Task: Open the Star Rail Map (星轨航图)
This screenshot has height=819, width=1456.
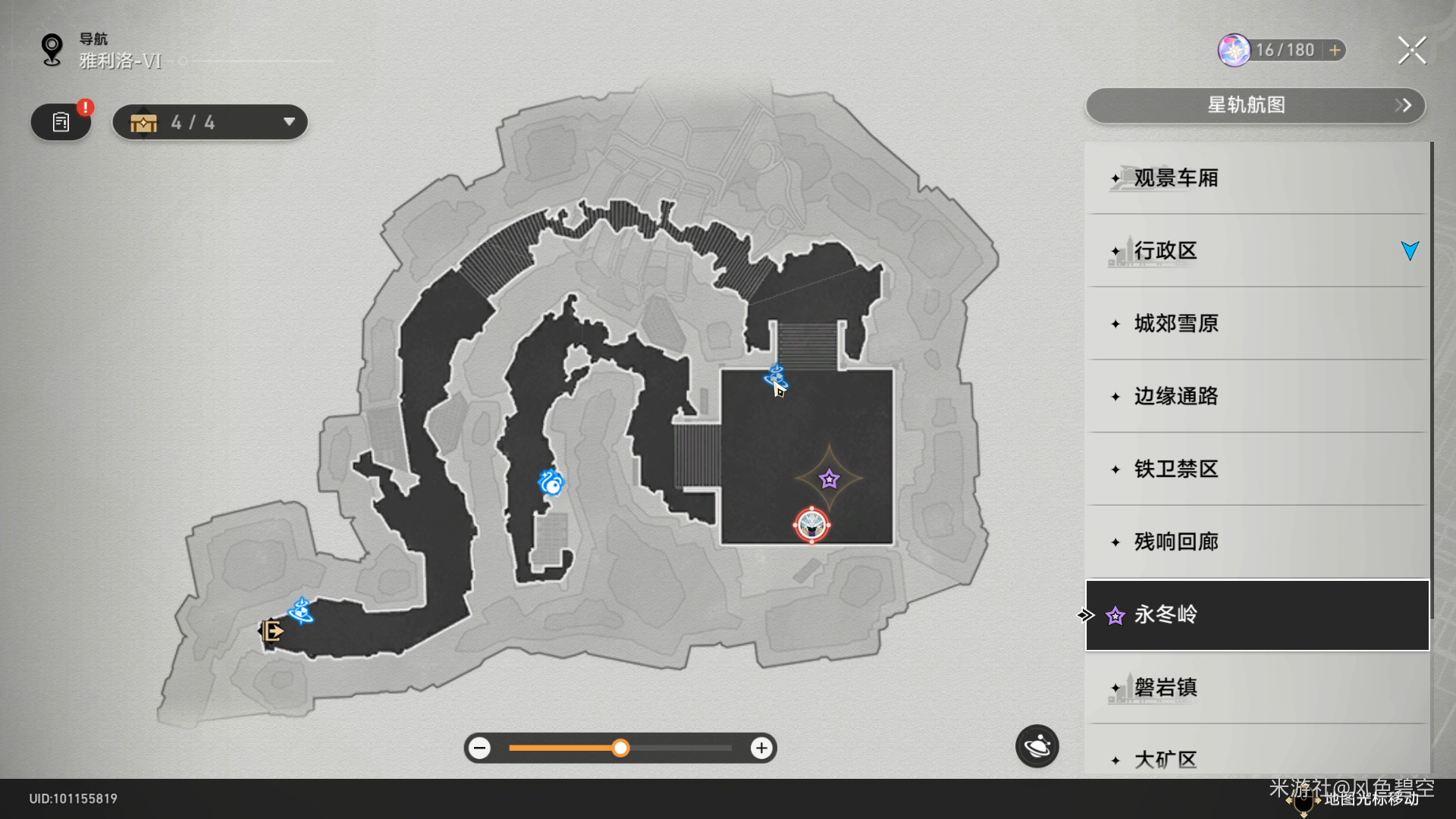Action: (x=1255, y=105)
